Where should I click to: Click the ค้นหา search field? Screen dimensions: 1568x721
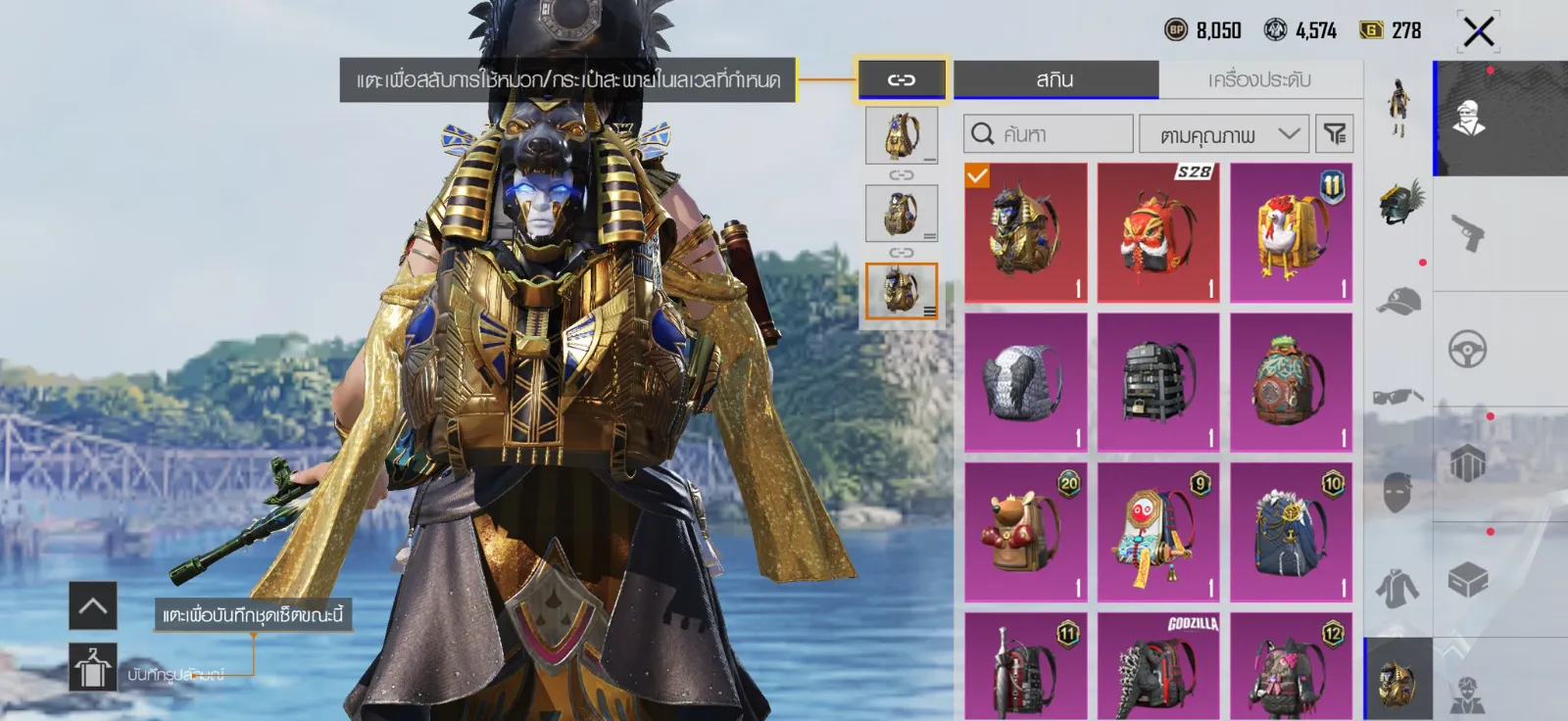click(1048, 134)
